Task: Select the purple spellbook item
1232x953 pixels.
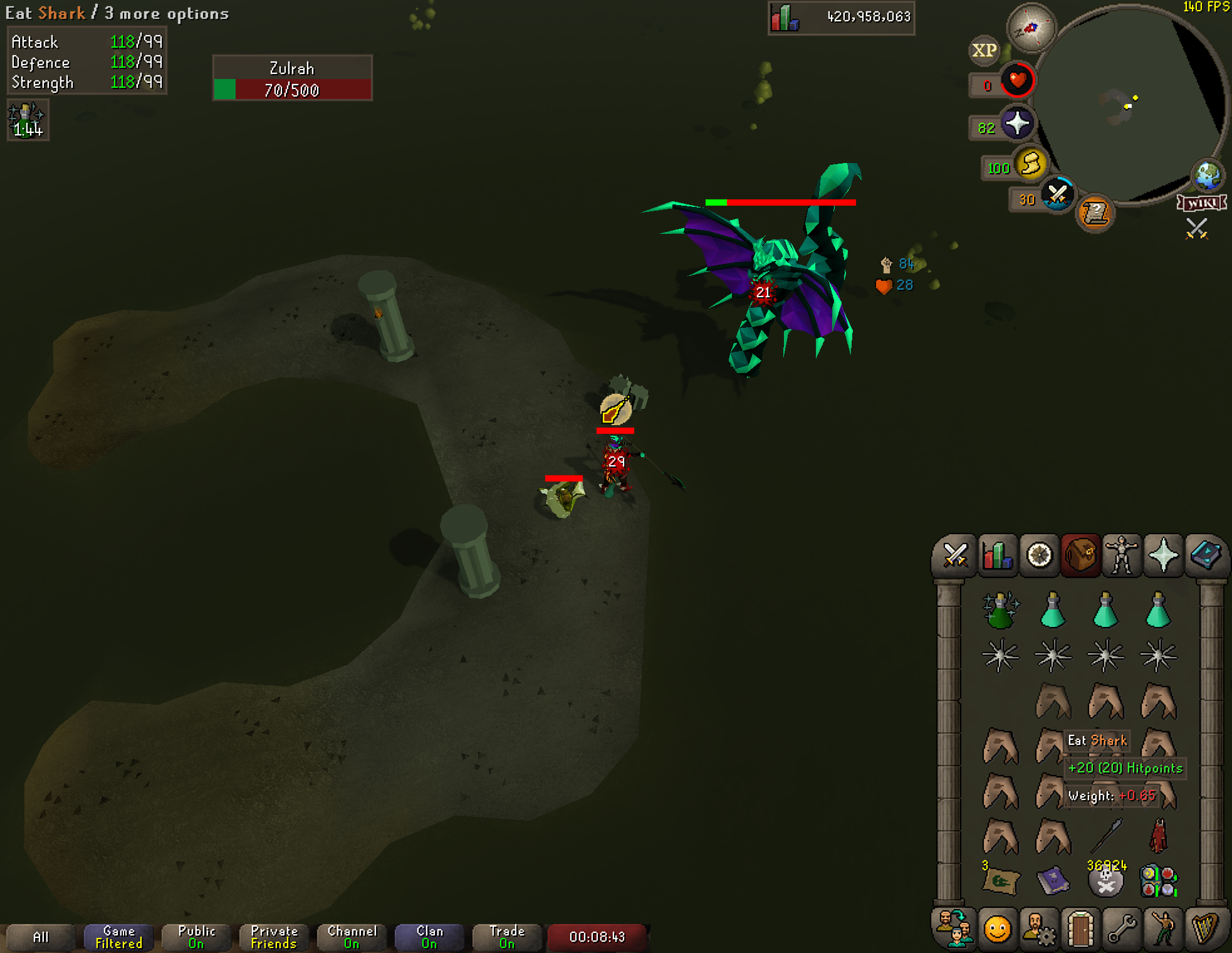Action: click(1053, 880)
